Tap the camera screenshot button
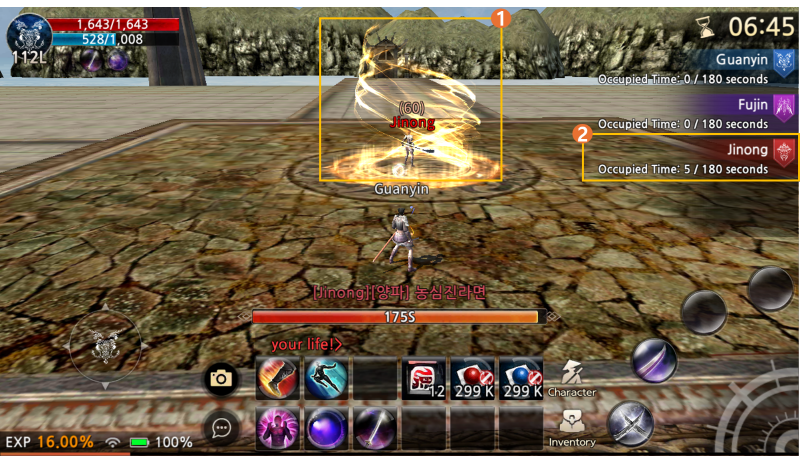Screen dimensions: 800x456 221,379
